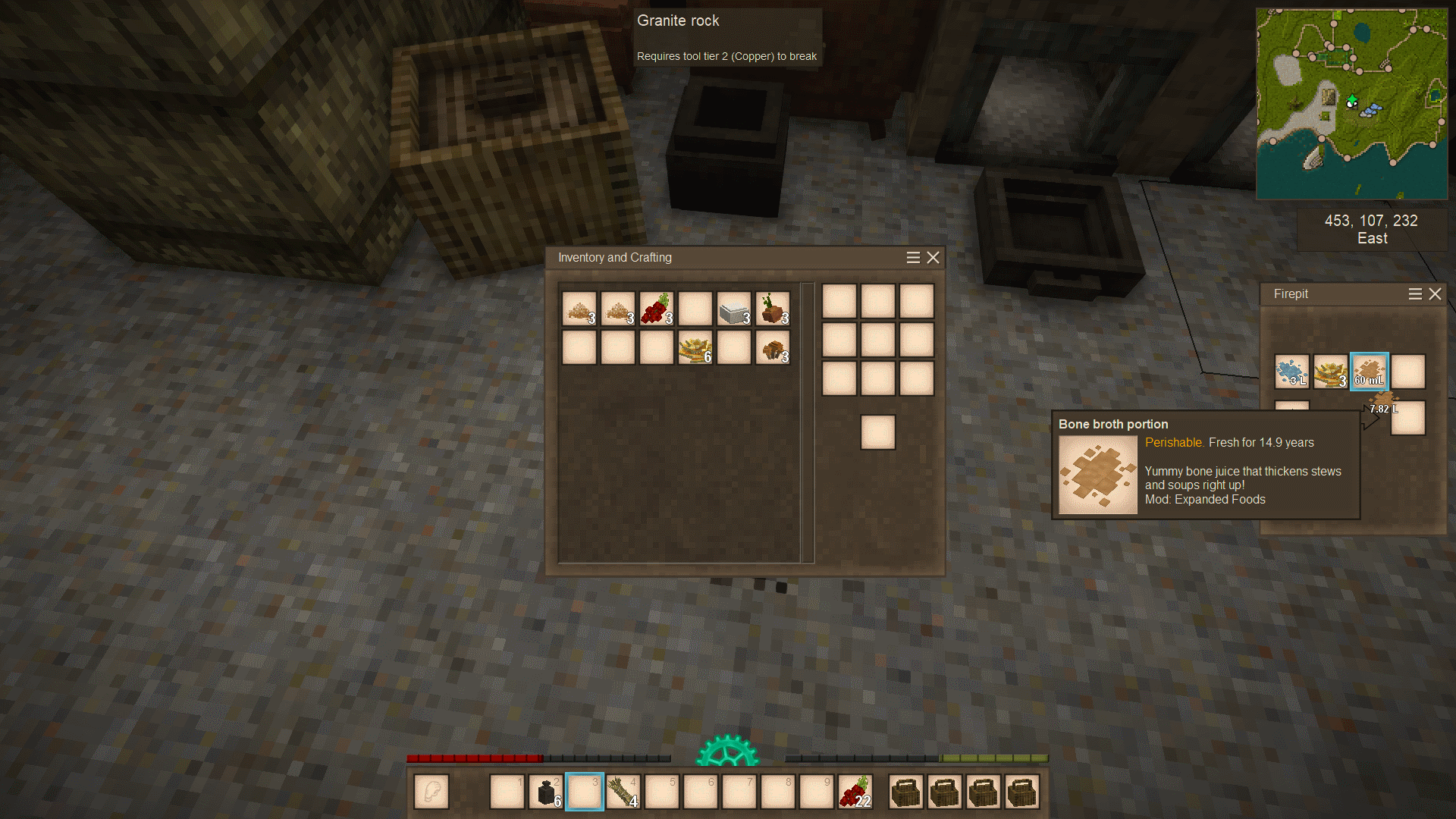The height and width of the screenshot is (819, 1456).
Task: Select the 3 L water slot in Firepit
Action: pyautogui.click(x=1291, y=372)
